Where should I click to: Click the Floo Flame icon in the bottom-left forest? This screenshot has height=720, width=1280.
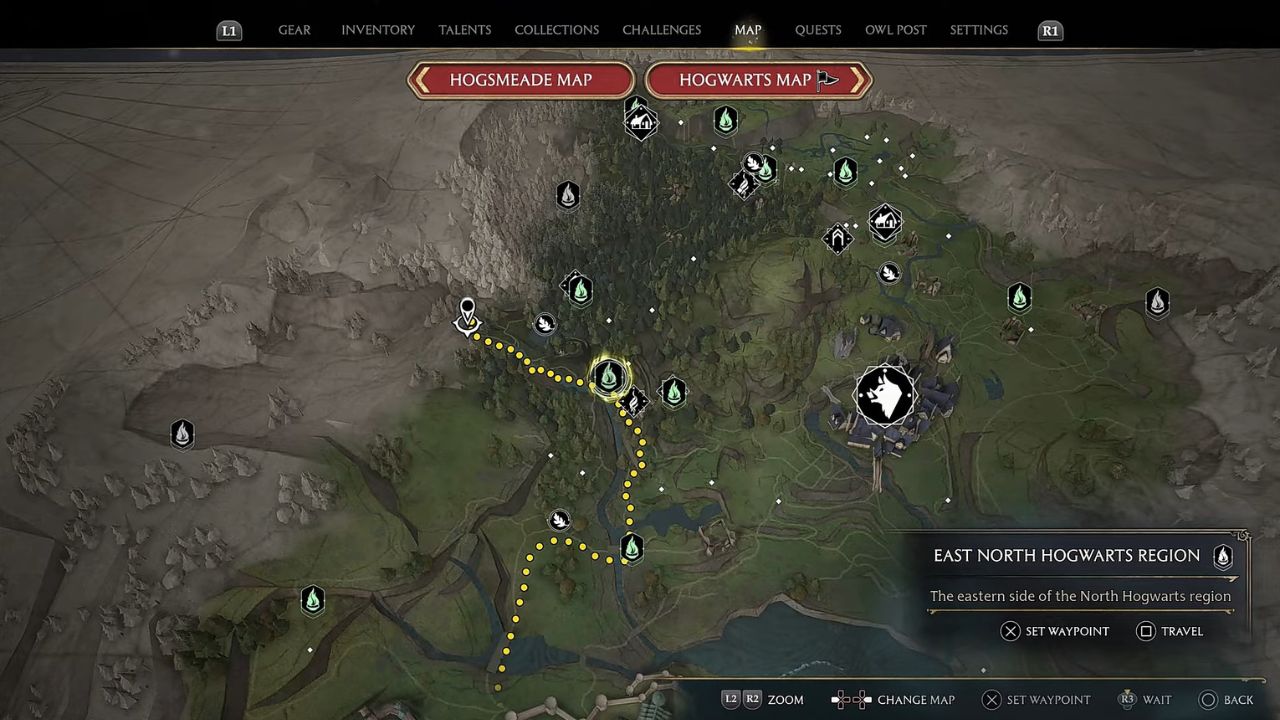click(x=312, y=598)
